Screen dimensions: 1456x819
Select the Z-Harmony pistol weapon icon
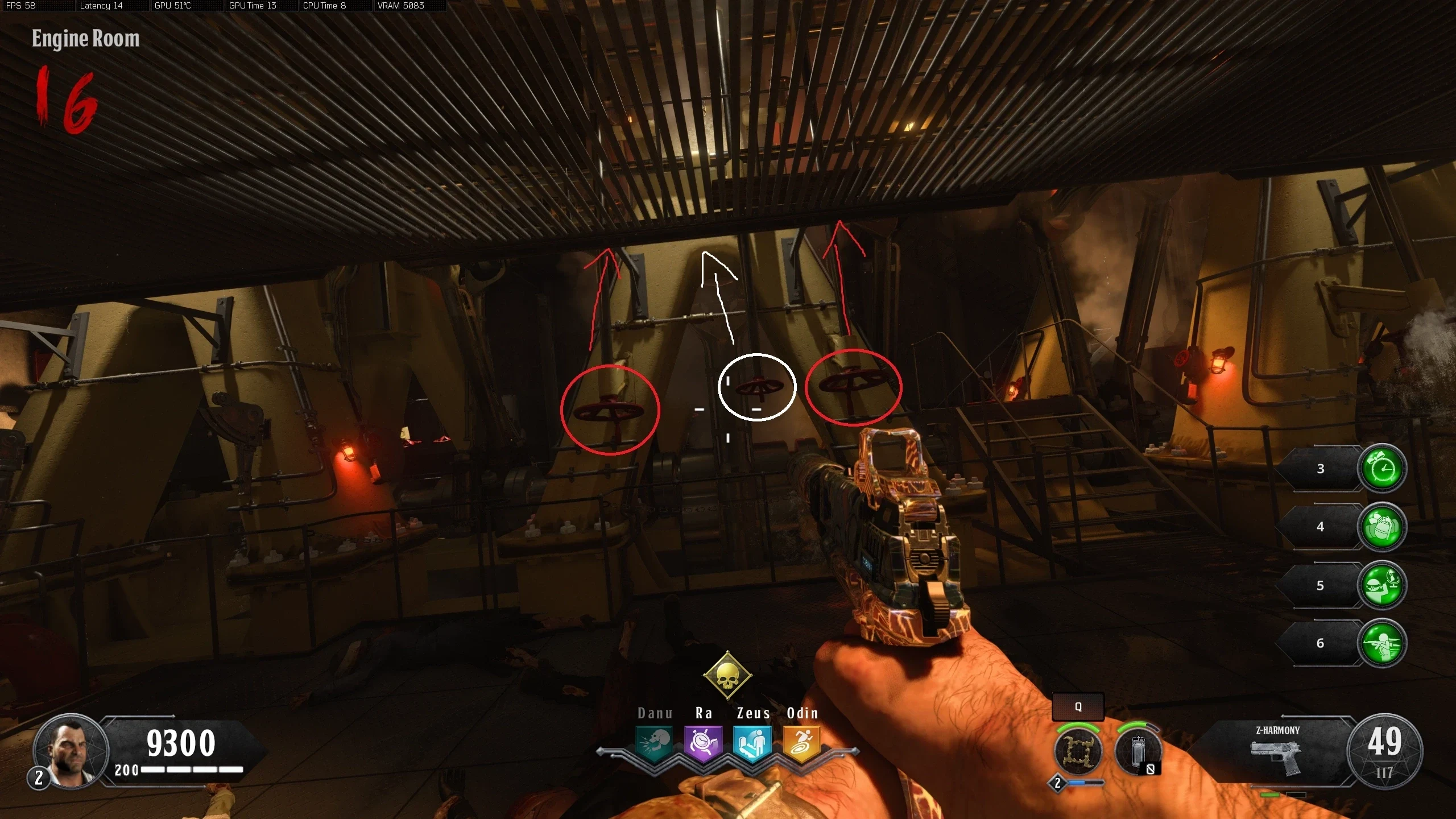pyautogui.click(x=1277, y=755)
